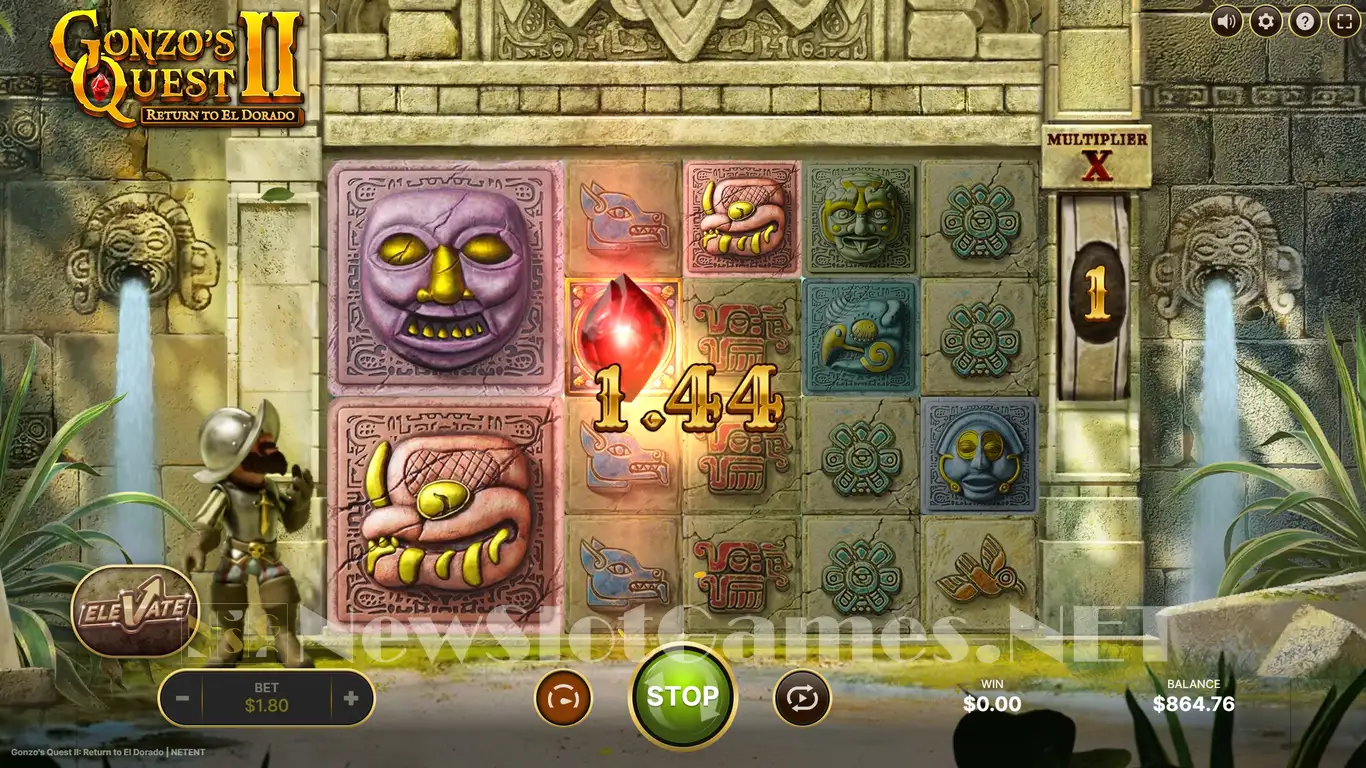The height and width of the screenshot is (768, 1366).
Task: Open the gear settings menu
Action: (x=1266, y=21)
